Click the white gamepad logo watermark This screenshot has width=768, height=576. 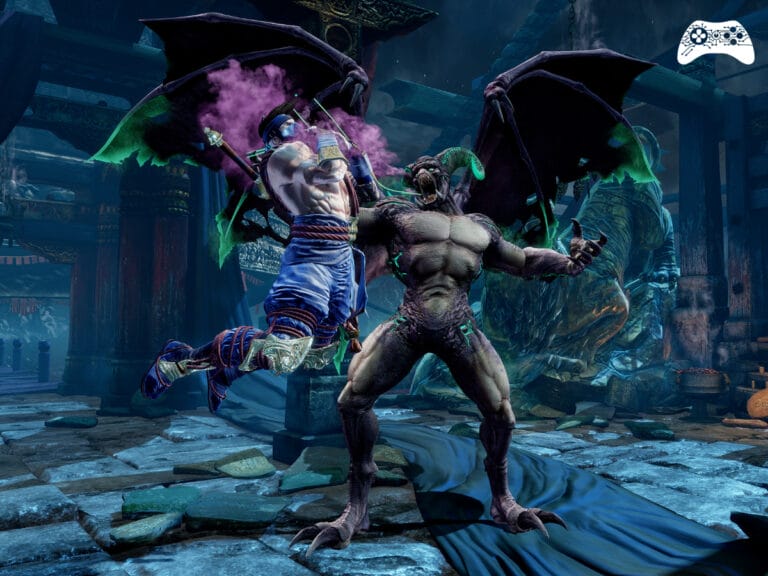click(x=715, y=42)
